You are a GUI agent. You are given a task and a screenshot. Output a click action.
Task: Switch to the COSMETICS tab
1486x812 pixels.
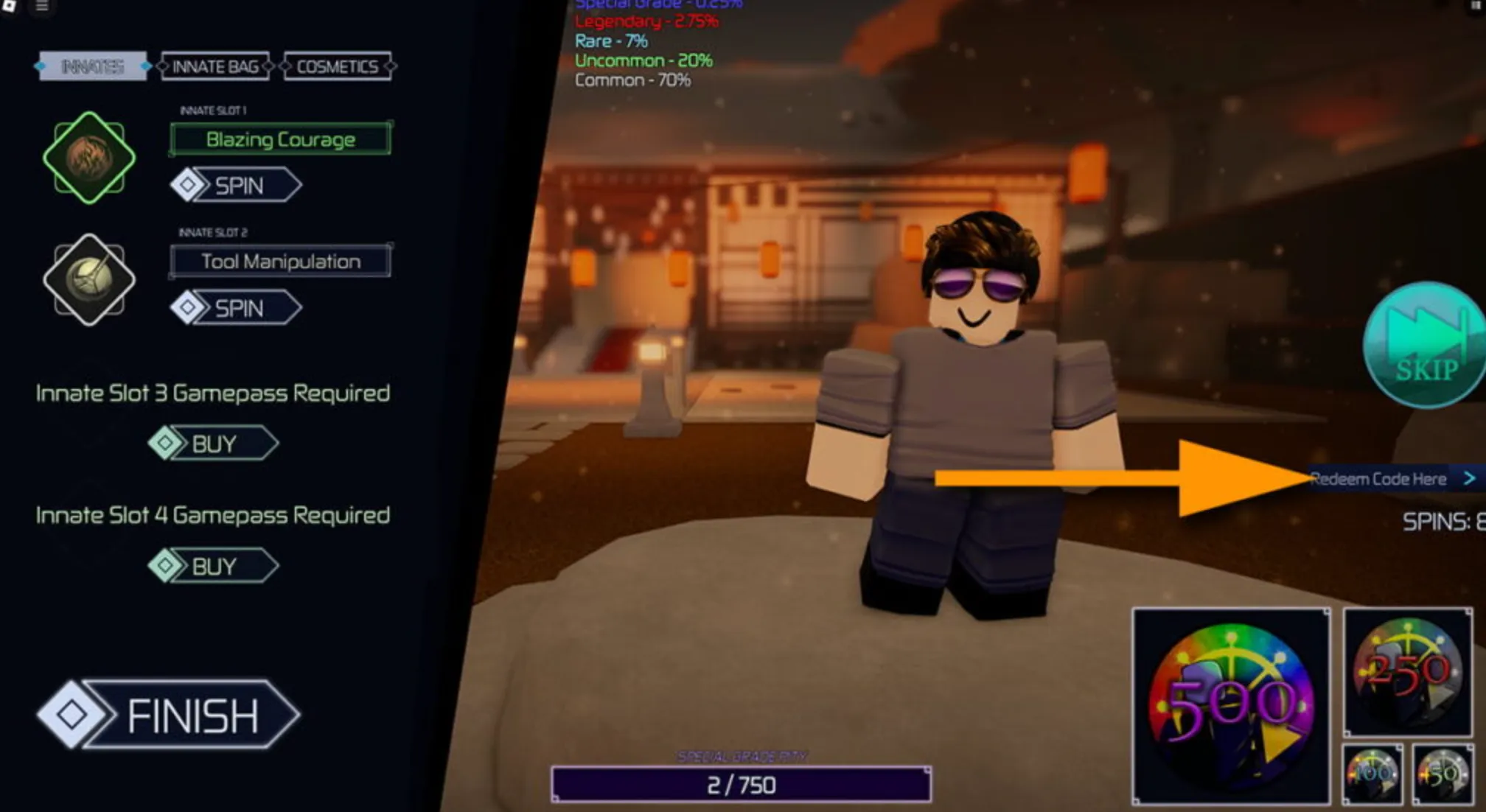click(x=338, y=66)
